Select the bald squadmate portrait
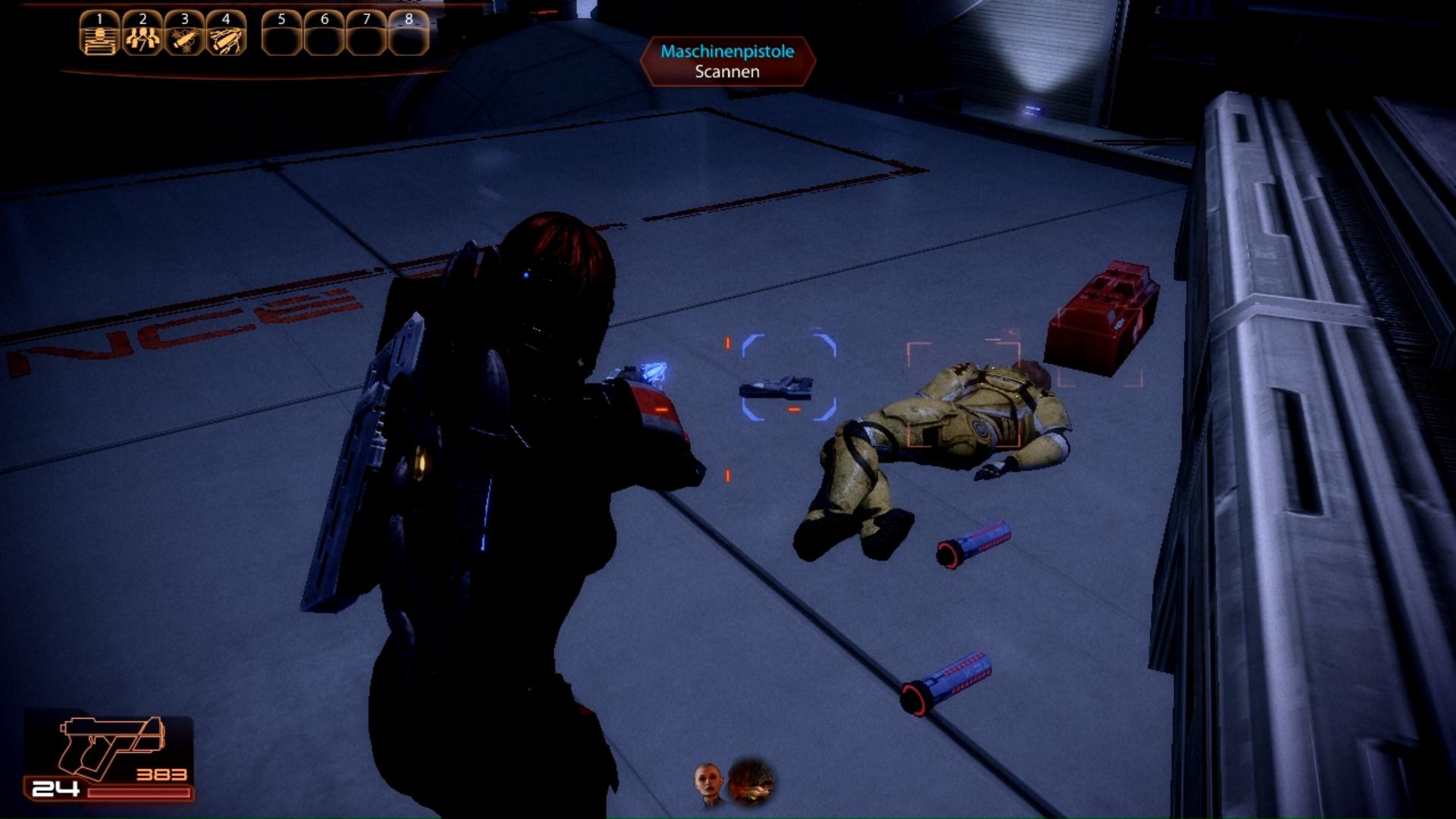 pyautogui.click(x=708, y=783)
